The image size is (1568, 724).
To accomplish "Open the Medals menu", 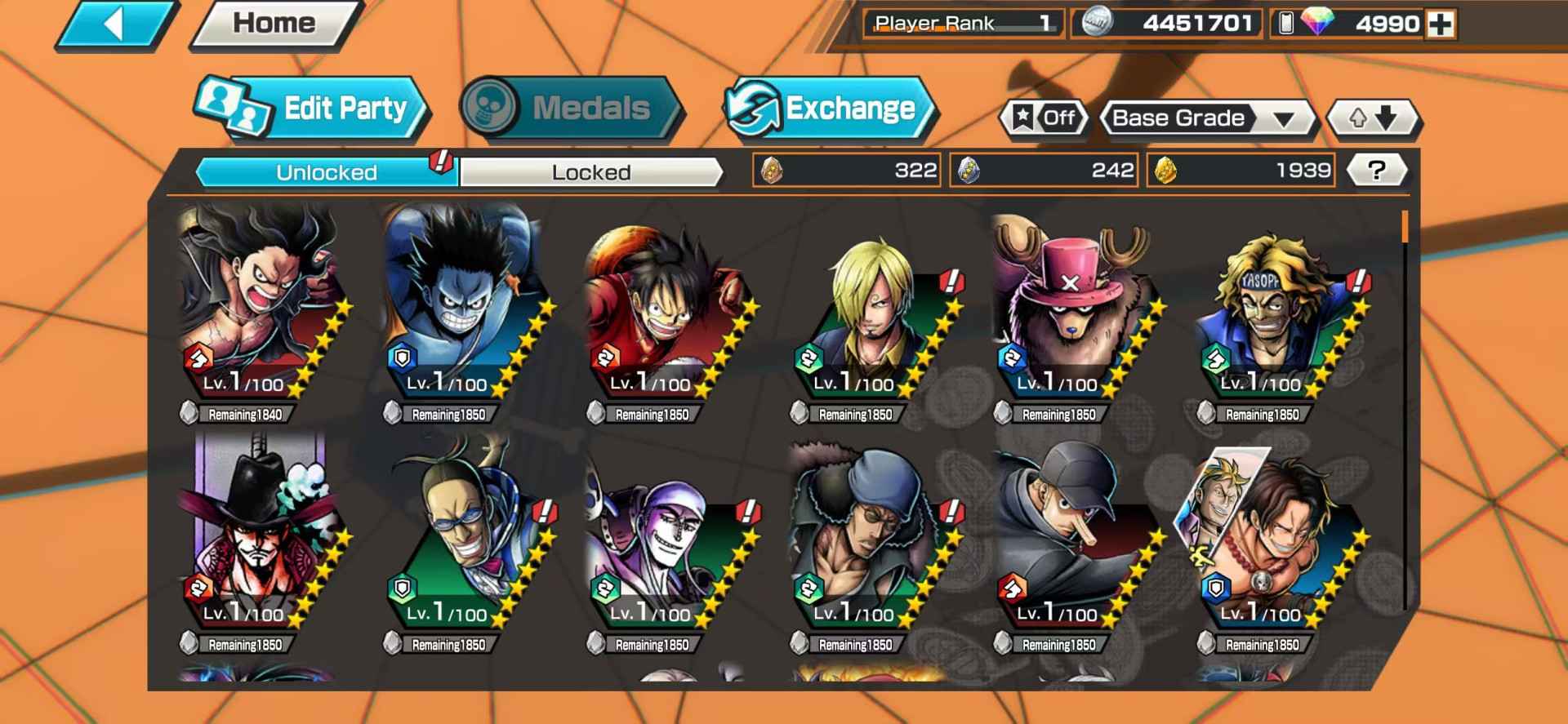I will click(x=570, y=108).
